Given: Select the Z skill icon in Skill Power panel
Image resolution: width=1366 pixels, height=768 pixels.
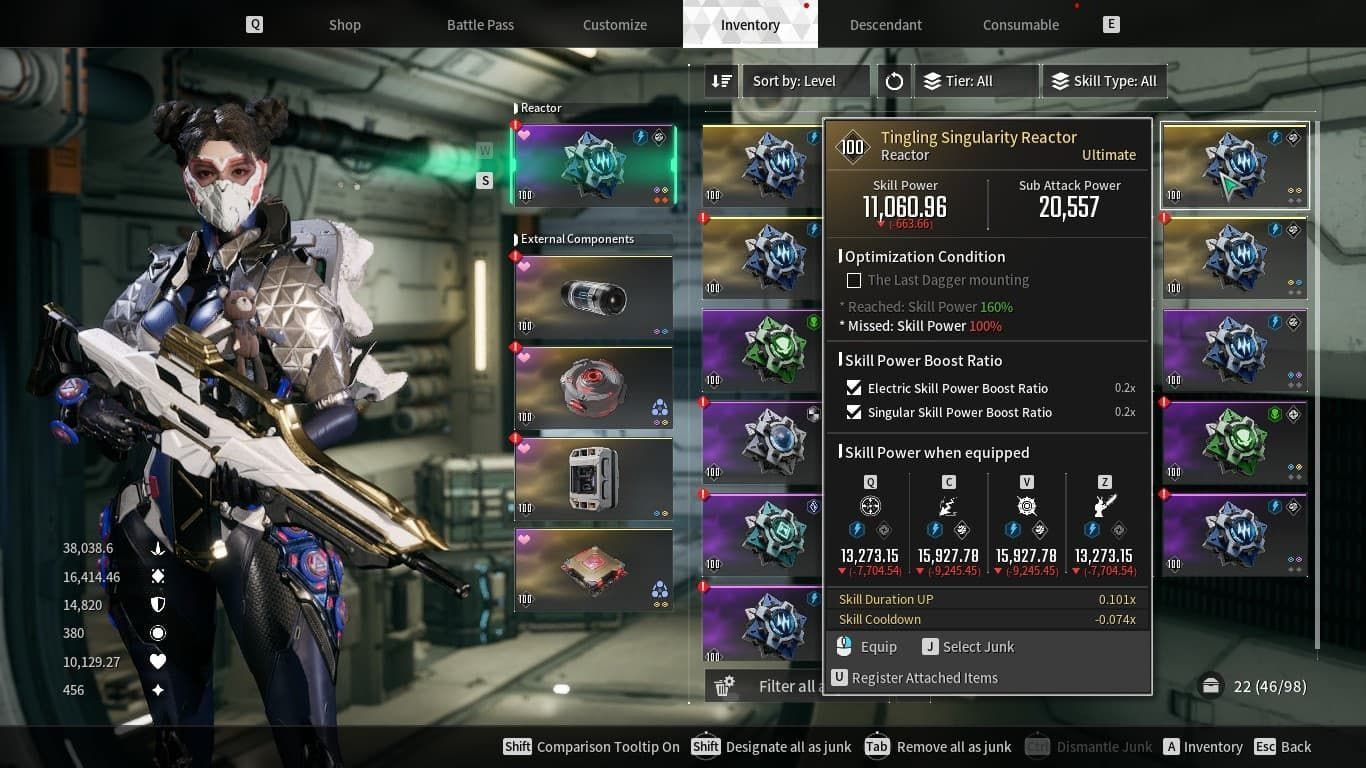Looking at the screenshot, I should point(1104,506).
